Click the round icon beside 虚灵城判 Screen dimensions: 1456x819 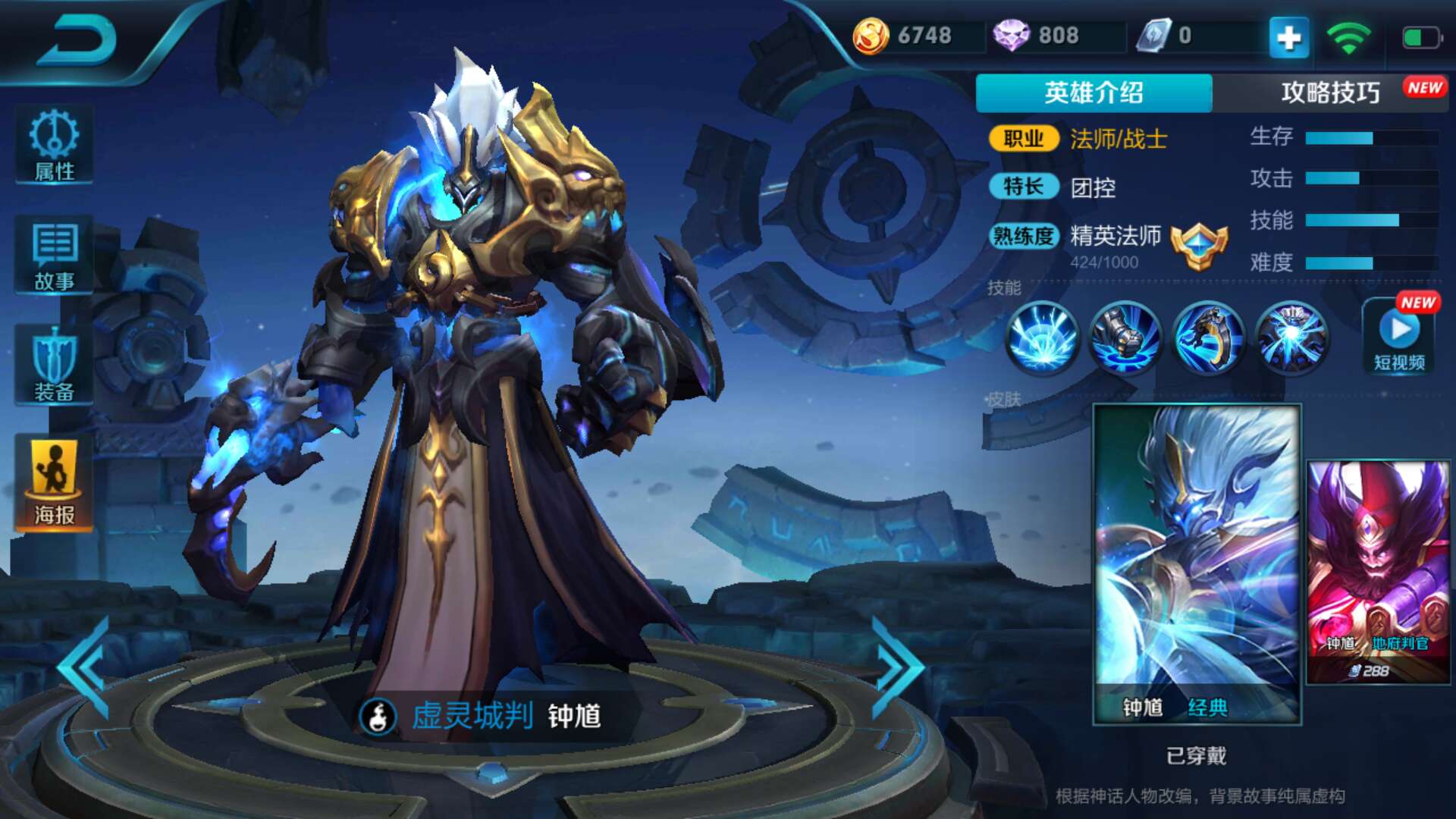[x=378, y=716]
